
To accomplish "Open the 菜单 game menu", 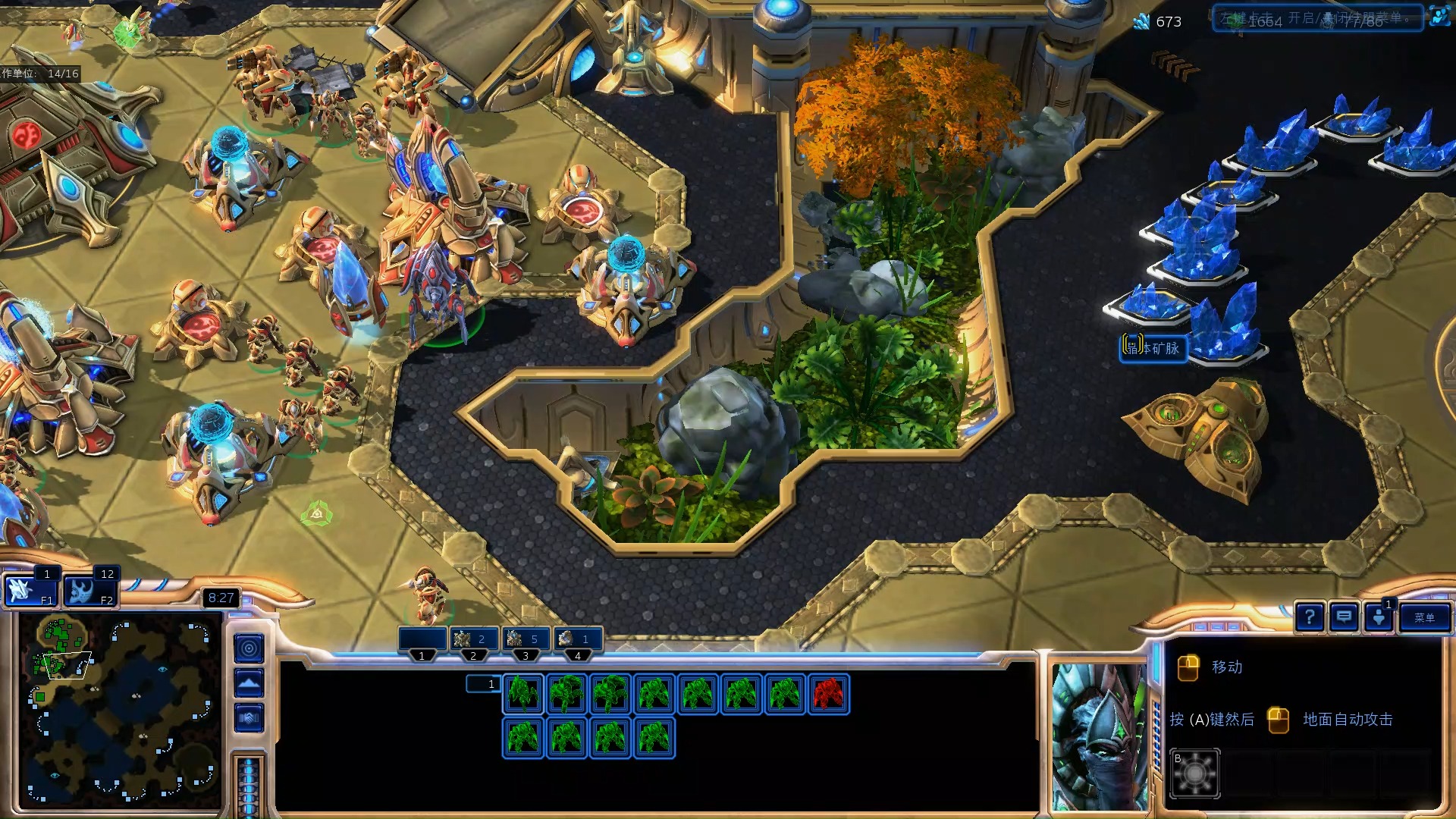I will [x=1423, y=618].
